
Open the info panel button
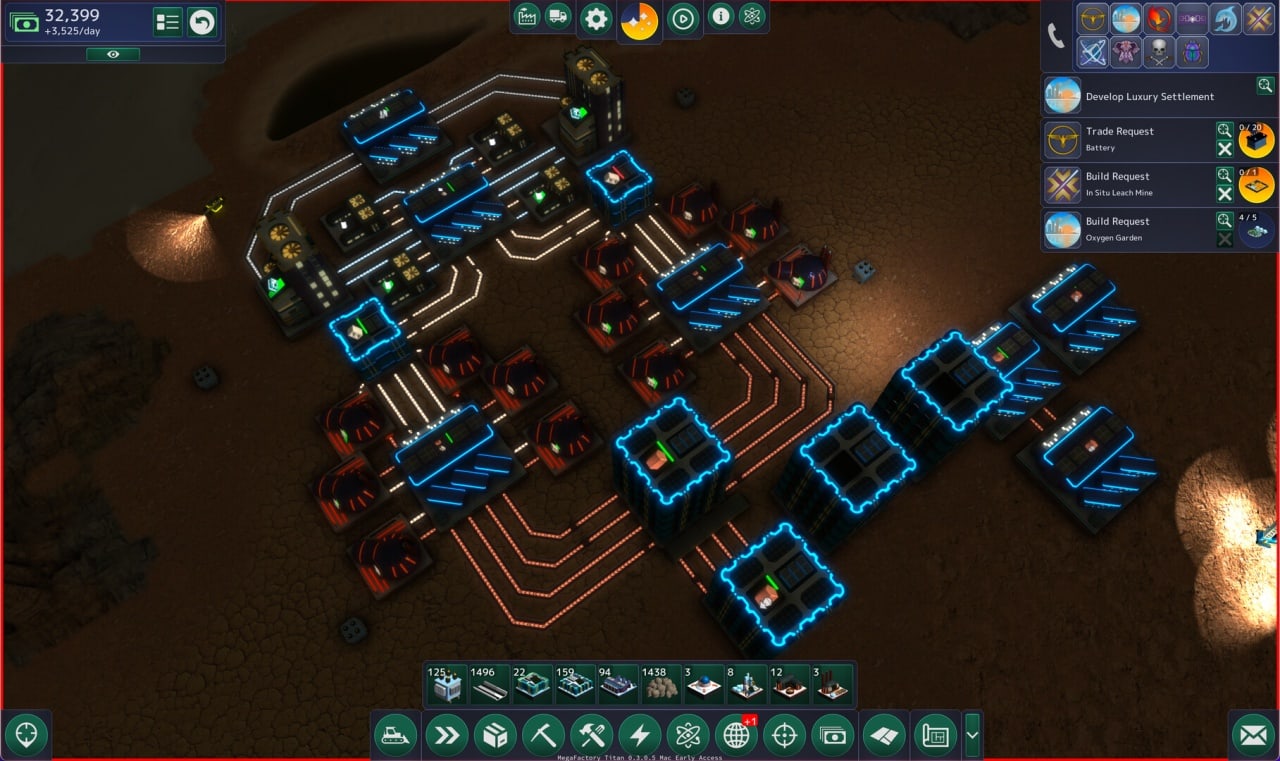720,16
